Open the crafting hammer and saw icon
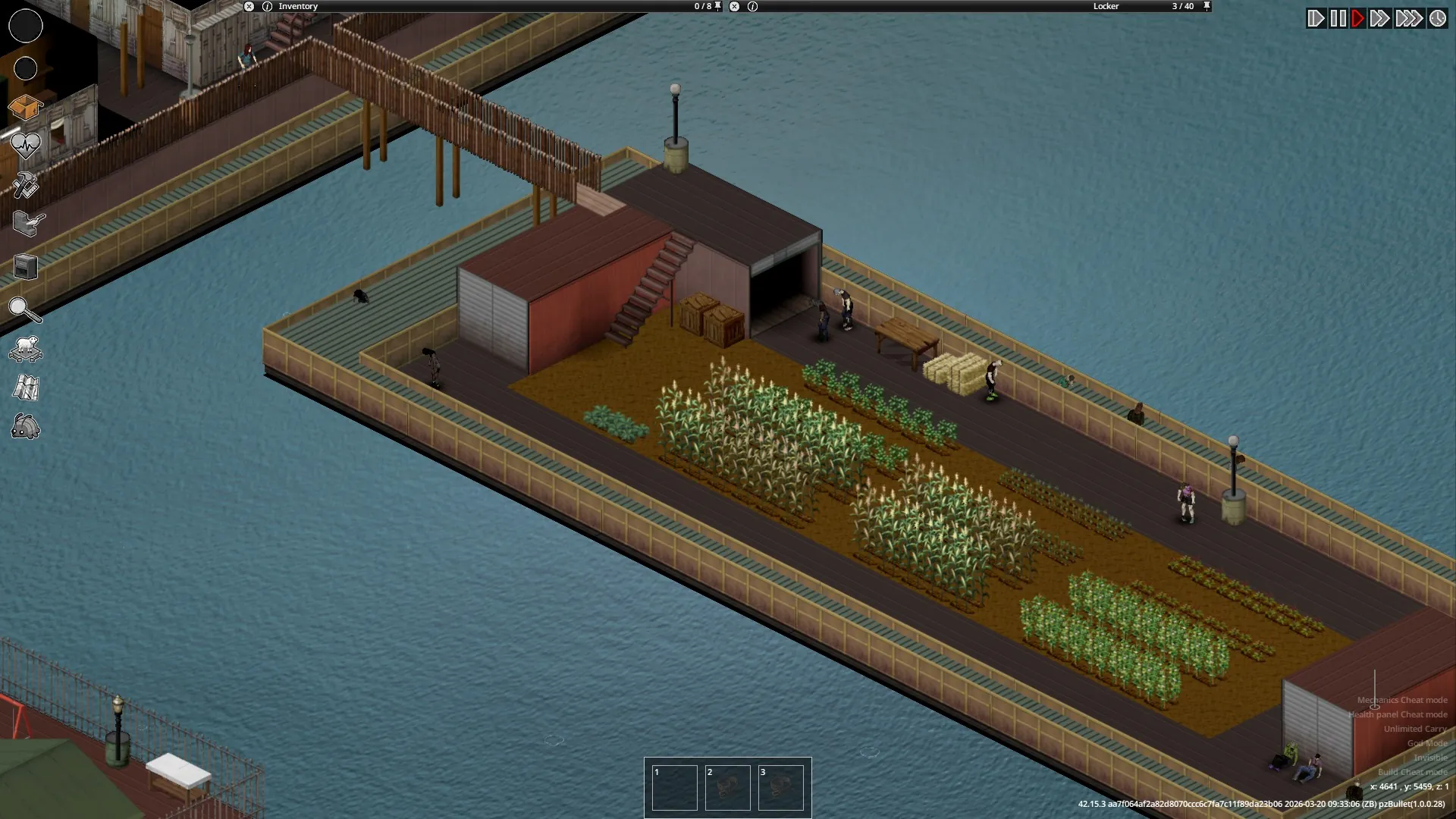Image resolution: width=1456 pixels, height=819 pixels. 25,186
